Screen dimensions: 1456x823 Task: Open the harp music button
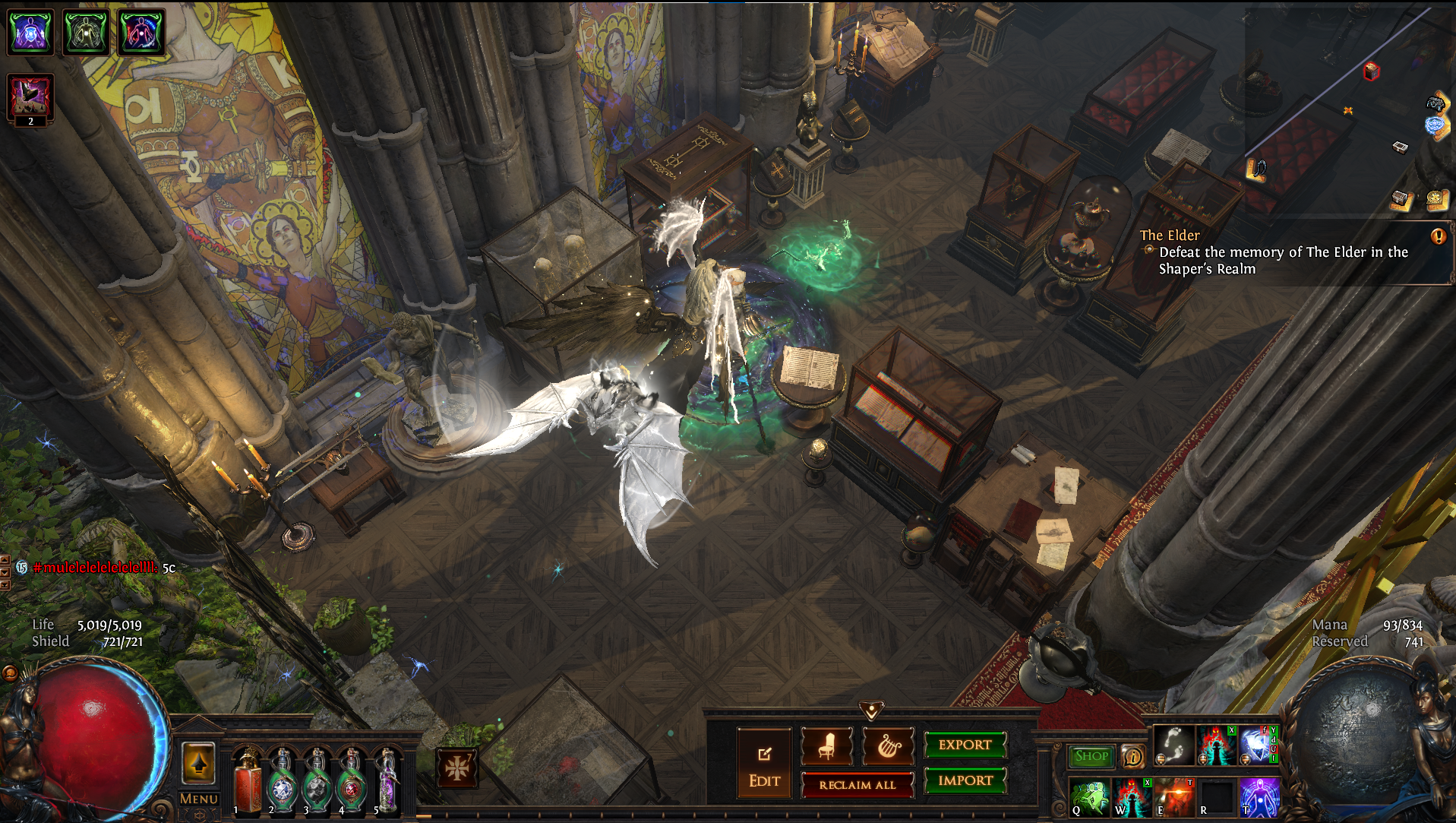pos(888,746)
